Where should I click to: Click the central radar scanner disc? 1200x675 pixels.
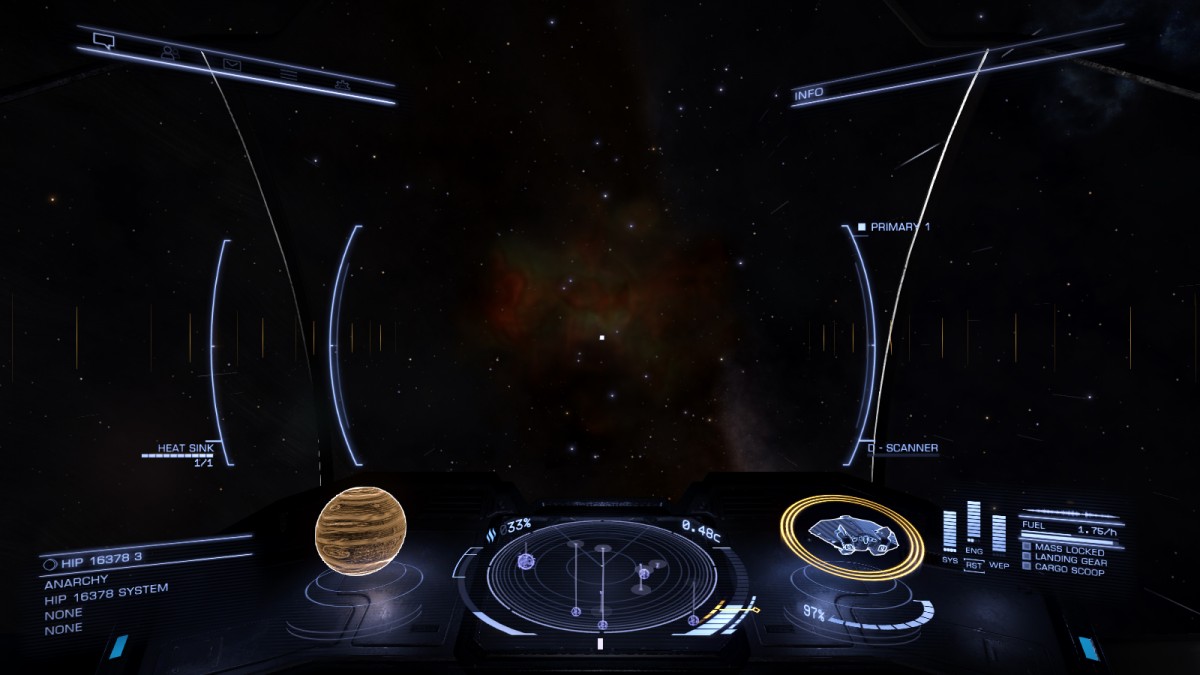602,576
